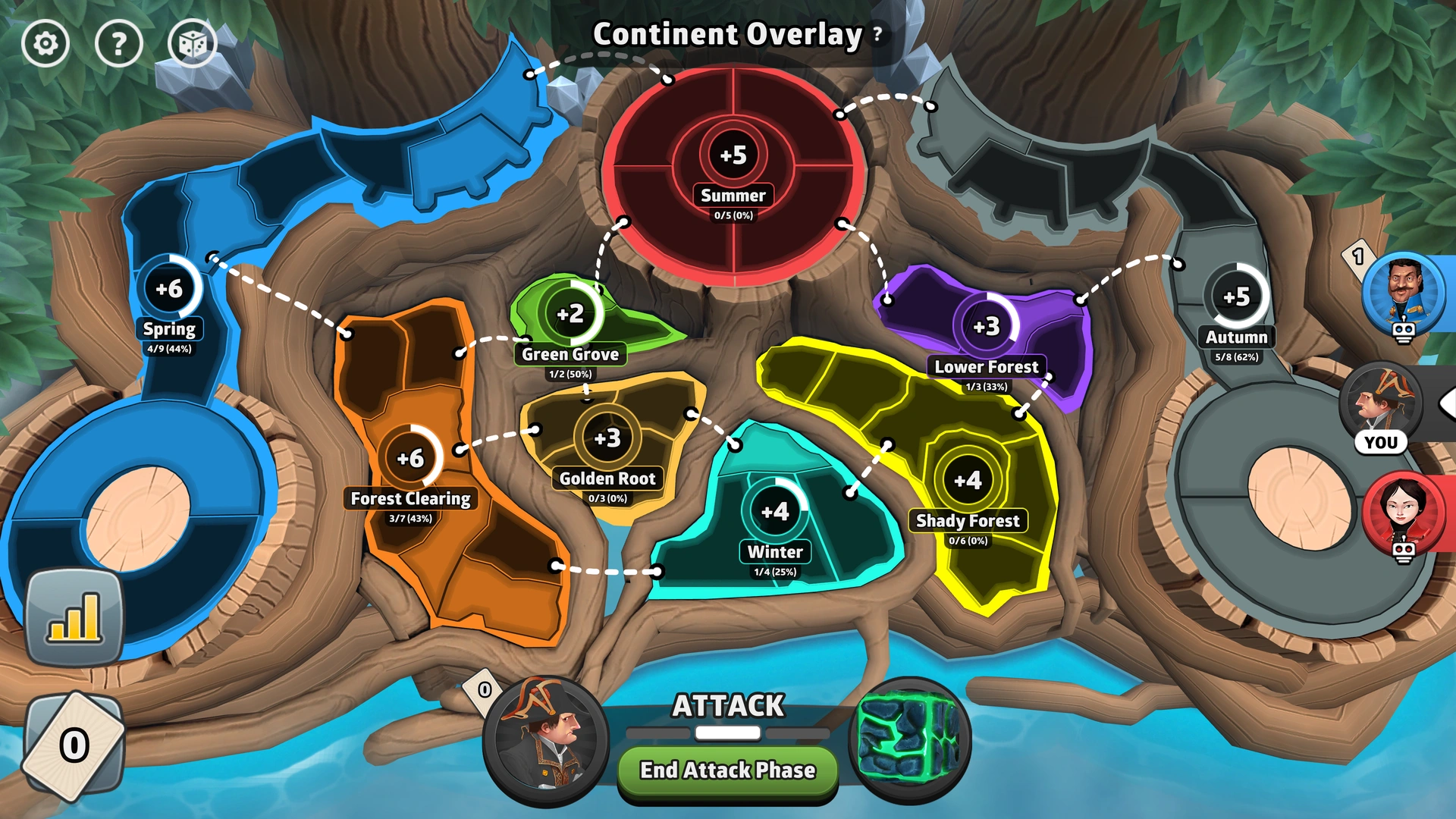The image size is (1456, 819).
Task: Select the green rune token beside attack bar
Action: [914, 742]
